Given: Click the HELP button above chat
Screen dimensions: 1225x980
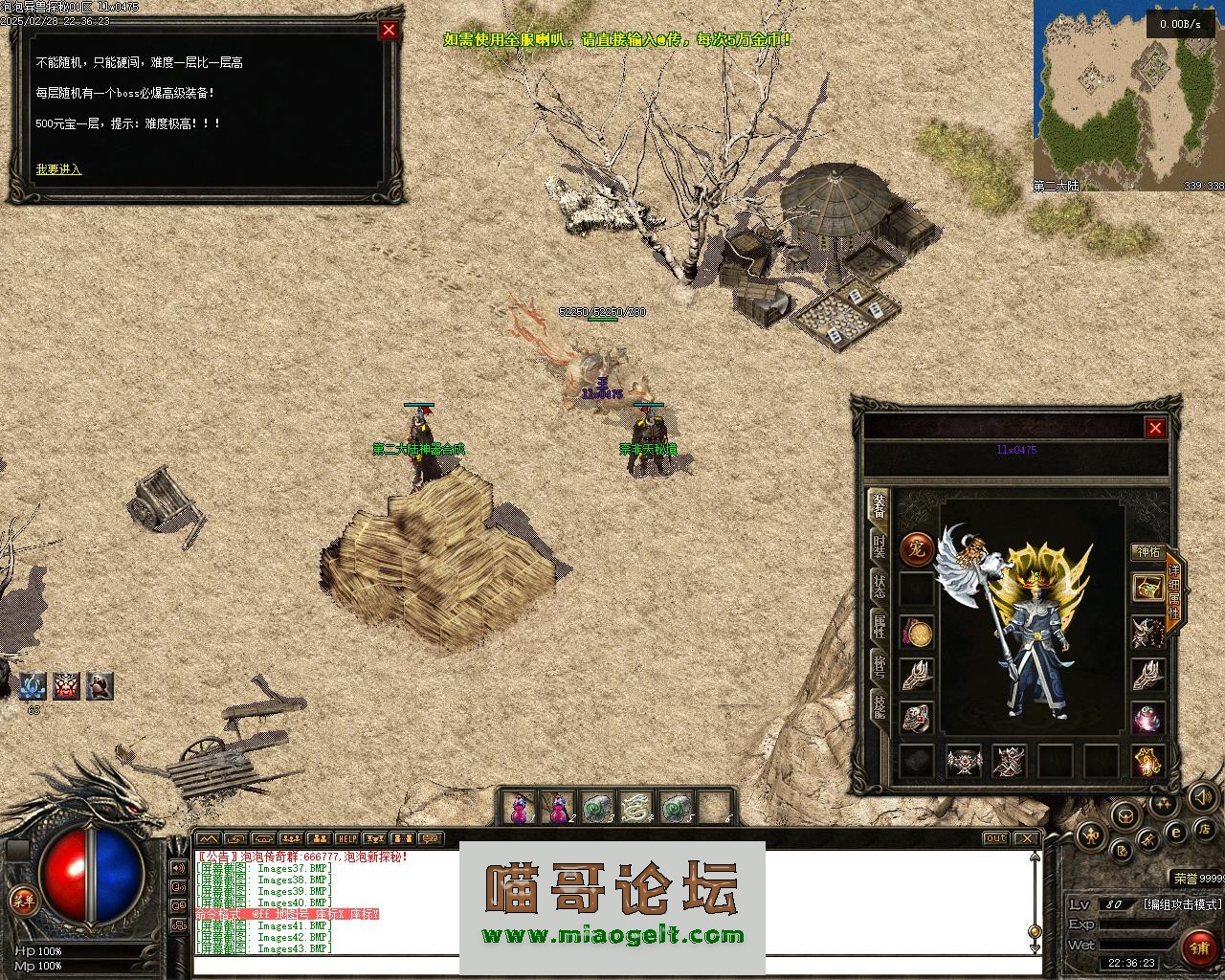Looking at the screenshot, I should [x=346, y=838].
